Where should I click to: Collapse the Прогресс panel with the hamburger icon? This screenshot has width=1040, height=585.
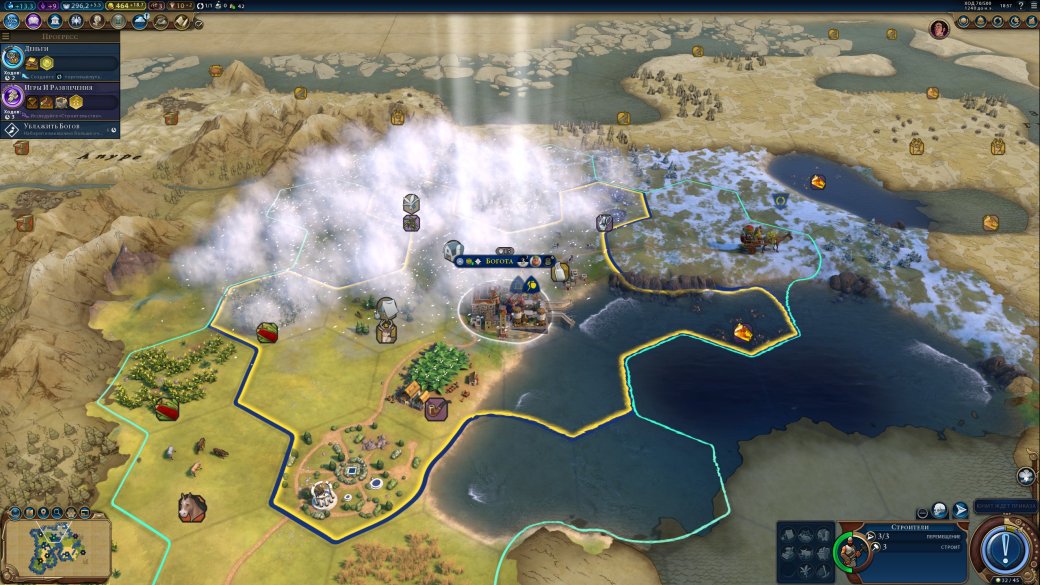pyautogui.click(x=6, y=36)
